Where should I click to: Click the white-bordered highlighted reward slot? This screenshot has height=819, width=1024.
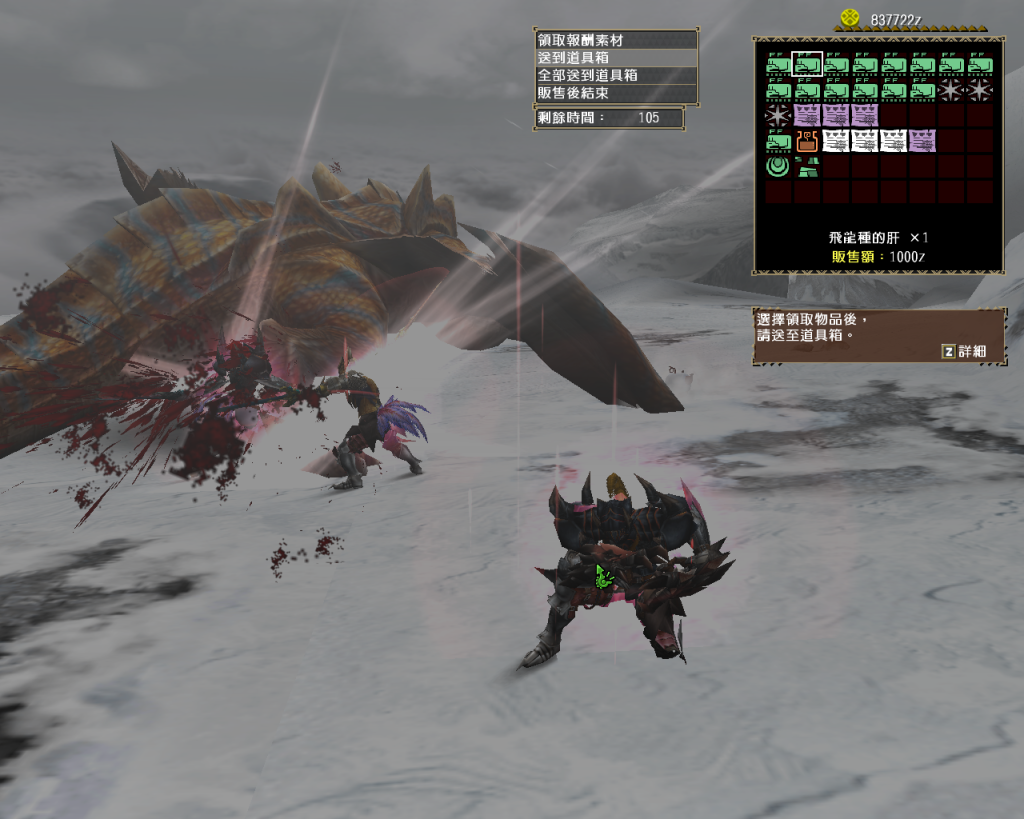807,65
